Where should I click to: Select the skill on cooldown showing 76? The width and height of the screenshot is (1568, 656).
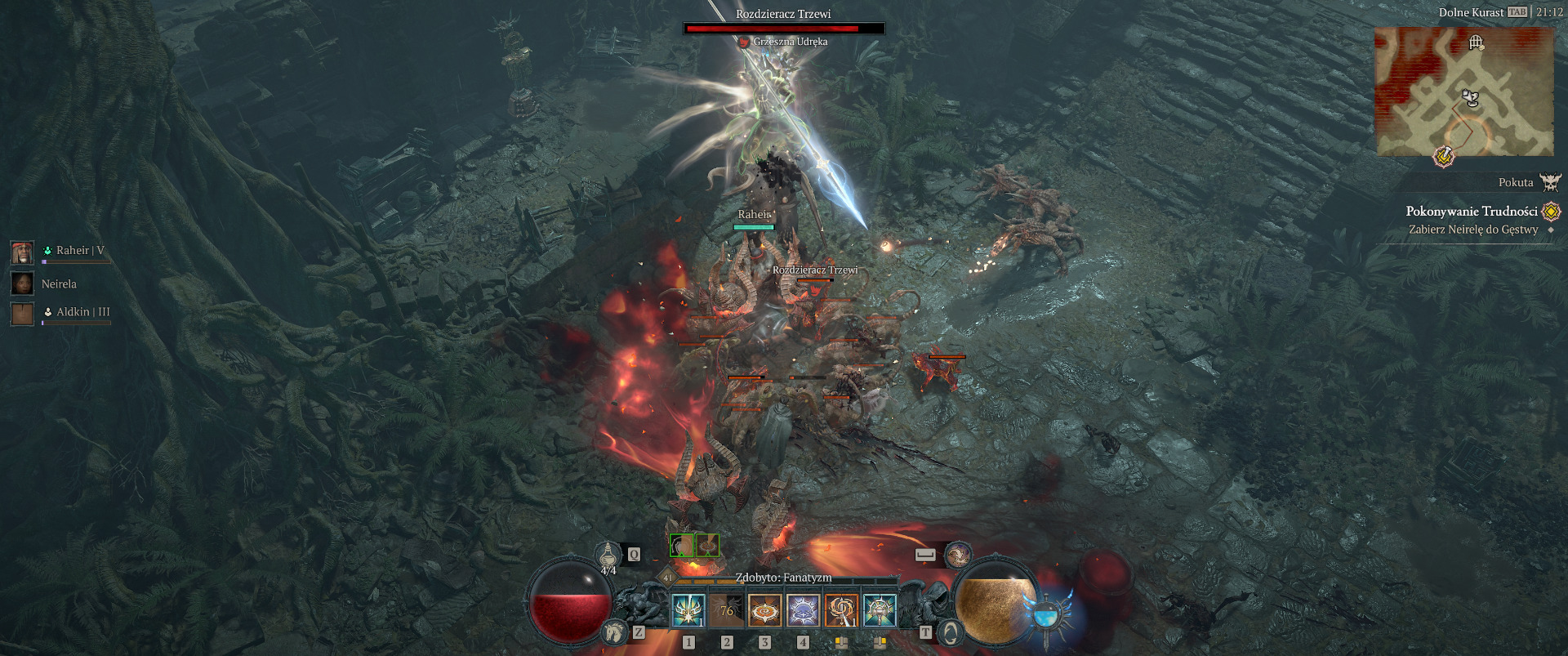pyautogui.click(x=727, y=610)
